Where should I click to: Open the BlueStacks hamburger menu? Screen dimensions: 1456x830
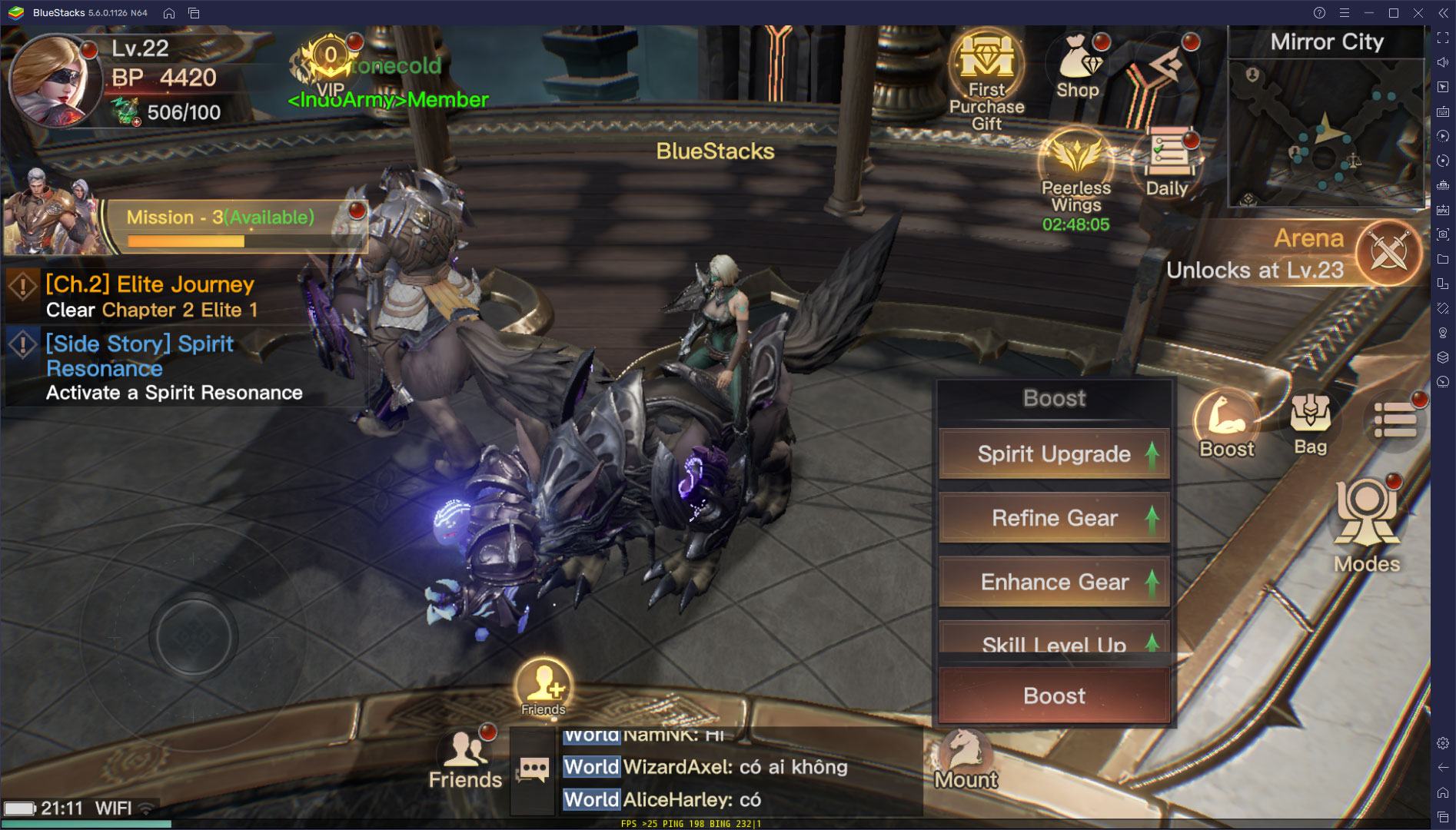pyautogui.click(x=1342, y=12)
